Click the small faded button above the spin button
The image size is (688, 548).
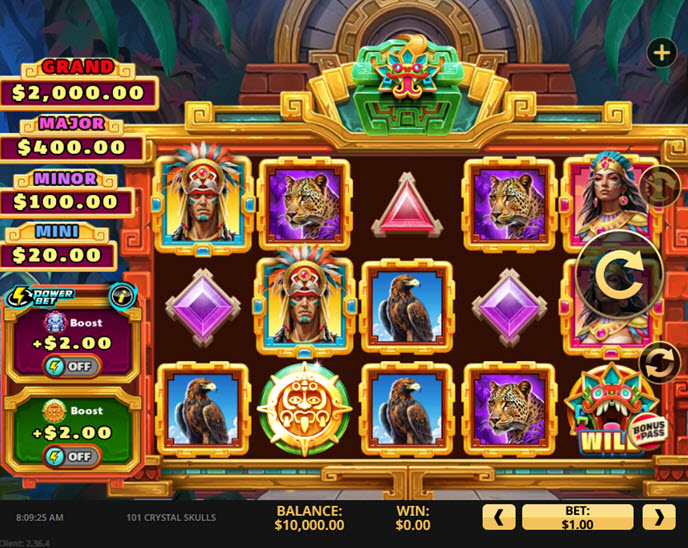[x=659, y=187]
